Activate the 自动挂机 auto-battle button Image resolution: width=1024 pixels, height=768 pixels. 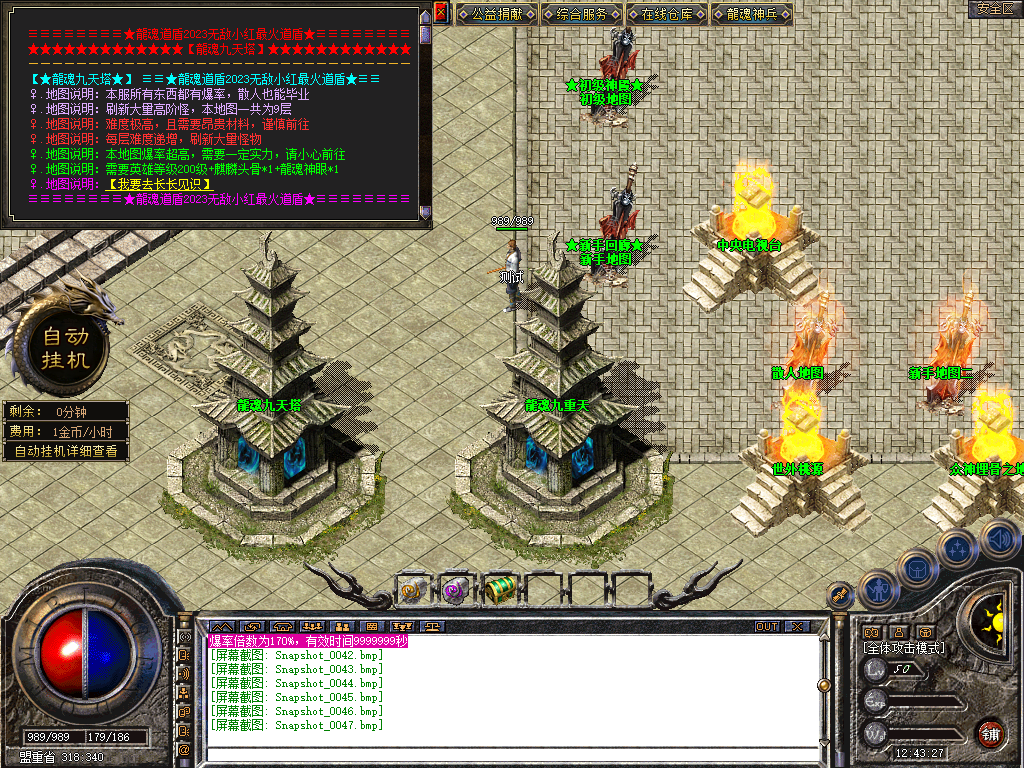(x=66, y=347)
